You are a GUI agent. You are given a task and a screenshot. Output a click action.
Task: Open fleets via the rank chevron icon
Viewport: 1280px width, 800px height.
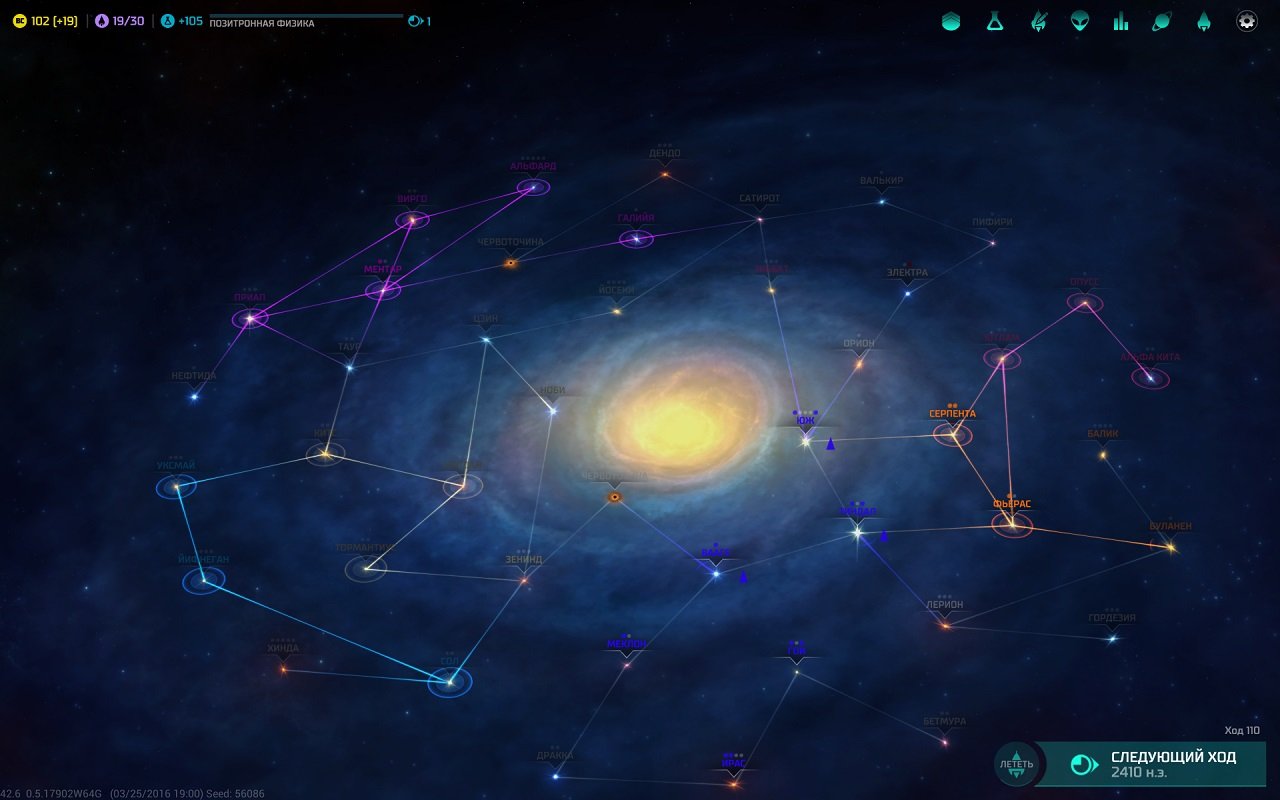tap(949, 20)
